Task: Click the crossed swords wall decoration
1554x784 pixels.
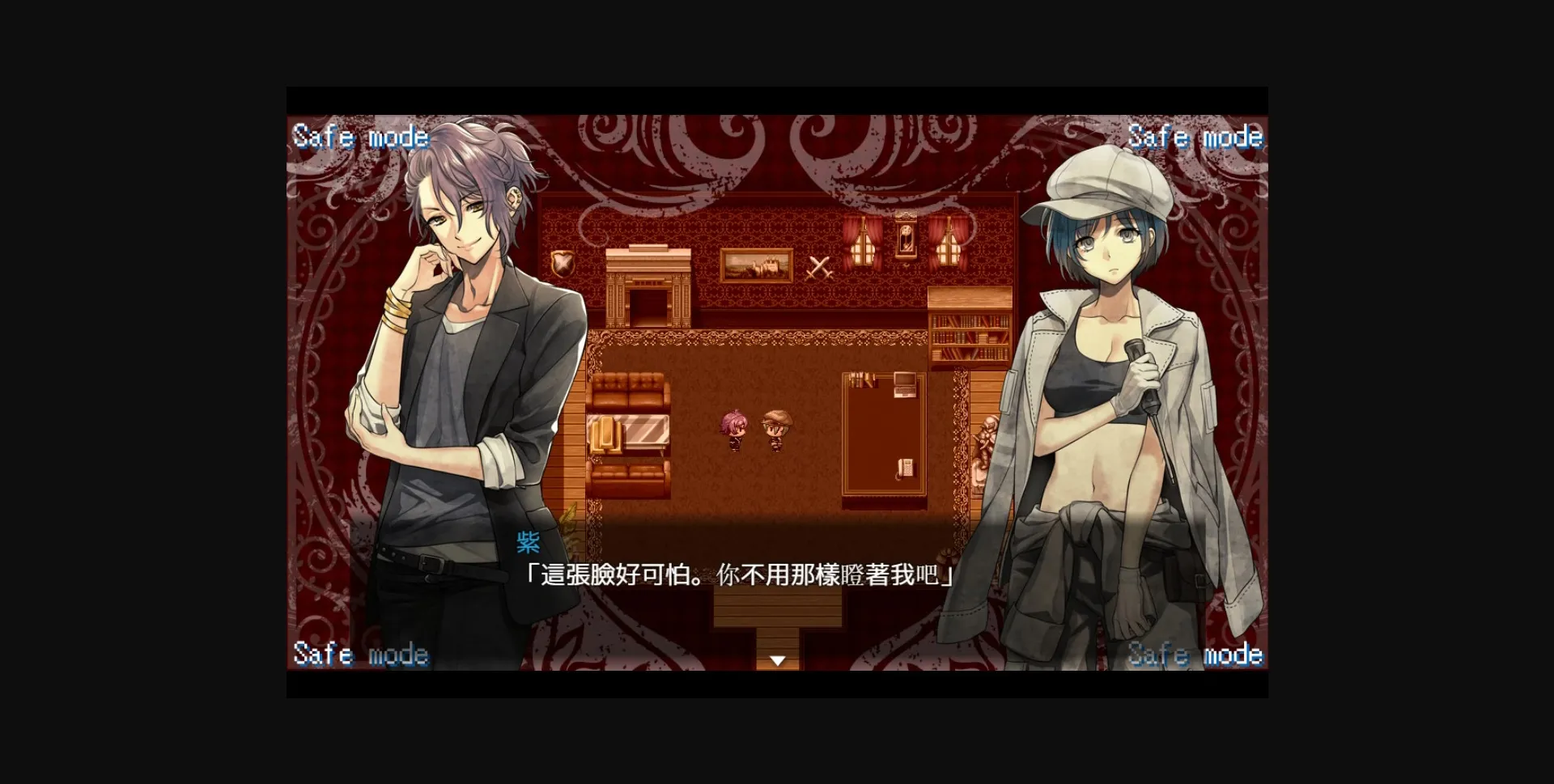Action: tap(817, 267)
